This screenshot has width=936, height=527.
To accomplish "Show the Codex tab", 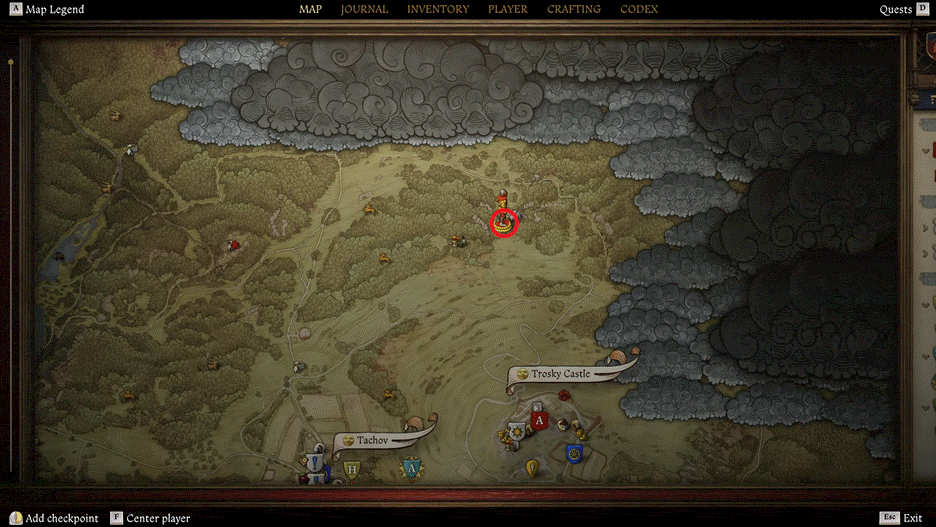I will (x=639, y=10).
